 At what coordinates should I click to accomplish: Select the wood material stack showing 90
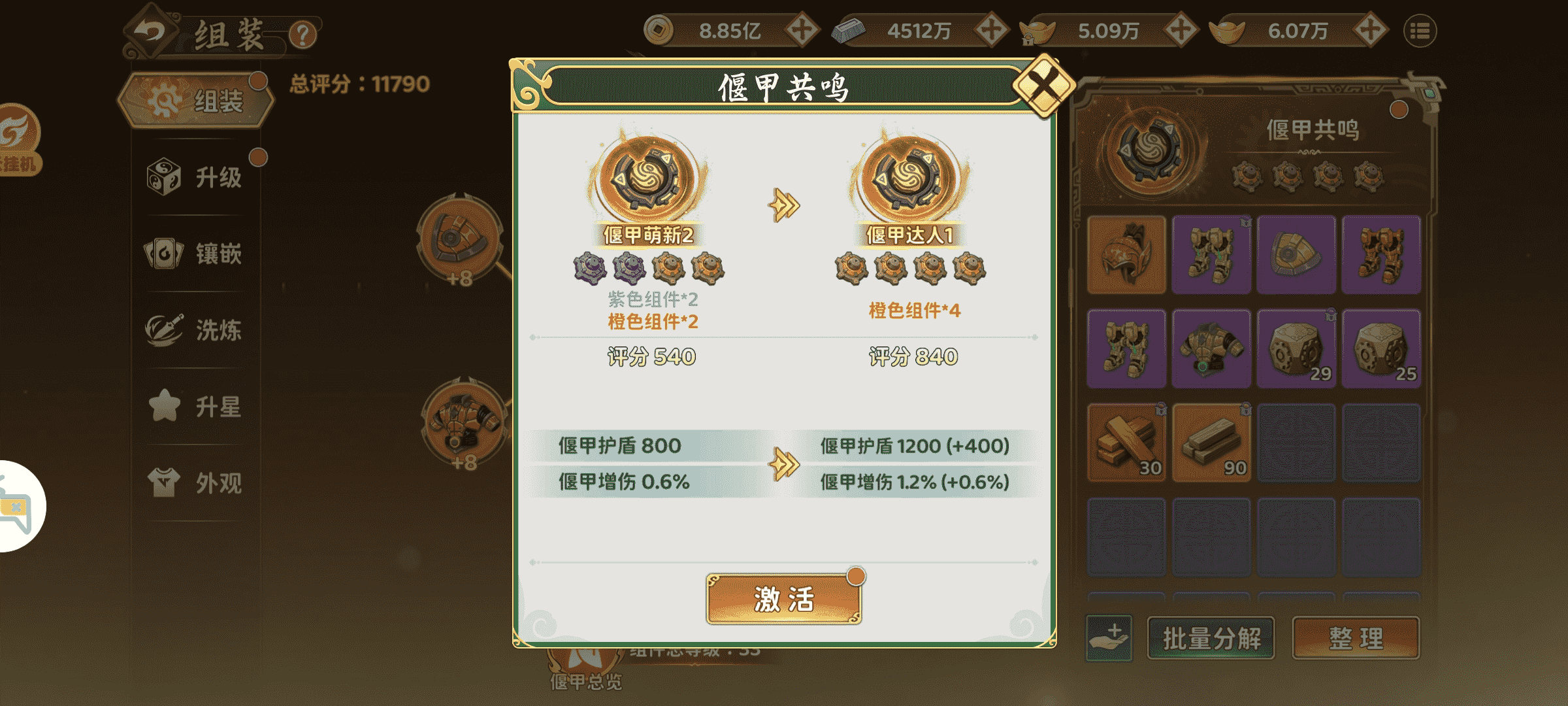(x=1211, y=443)
